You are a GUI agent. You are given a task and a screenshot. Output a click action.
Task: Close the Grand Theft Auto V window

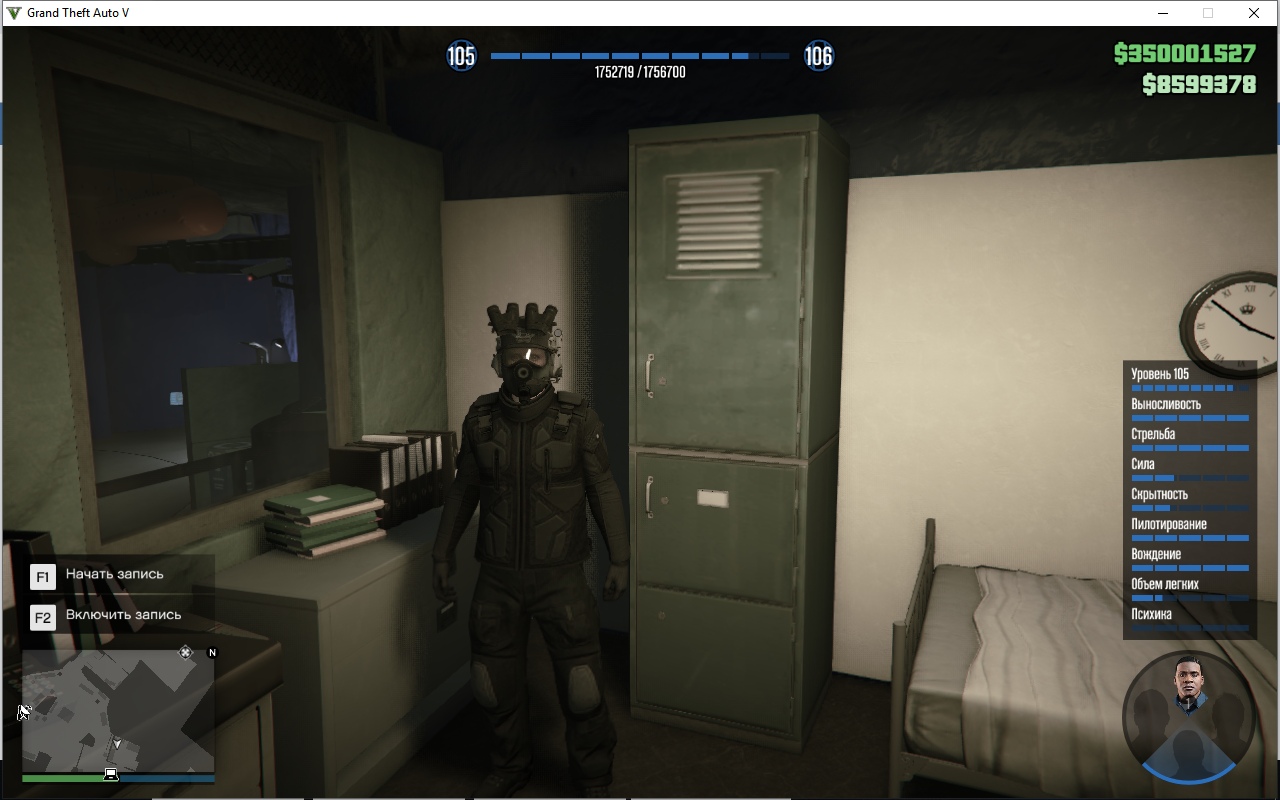1253,13
